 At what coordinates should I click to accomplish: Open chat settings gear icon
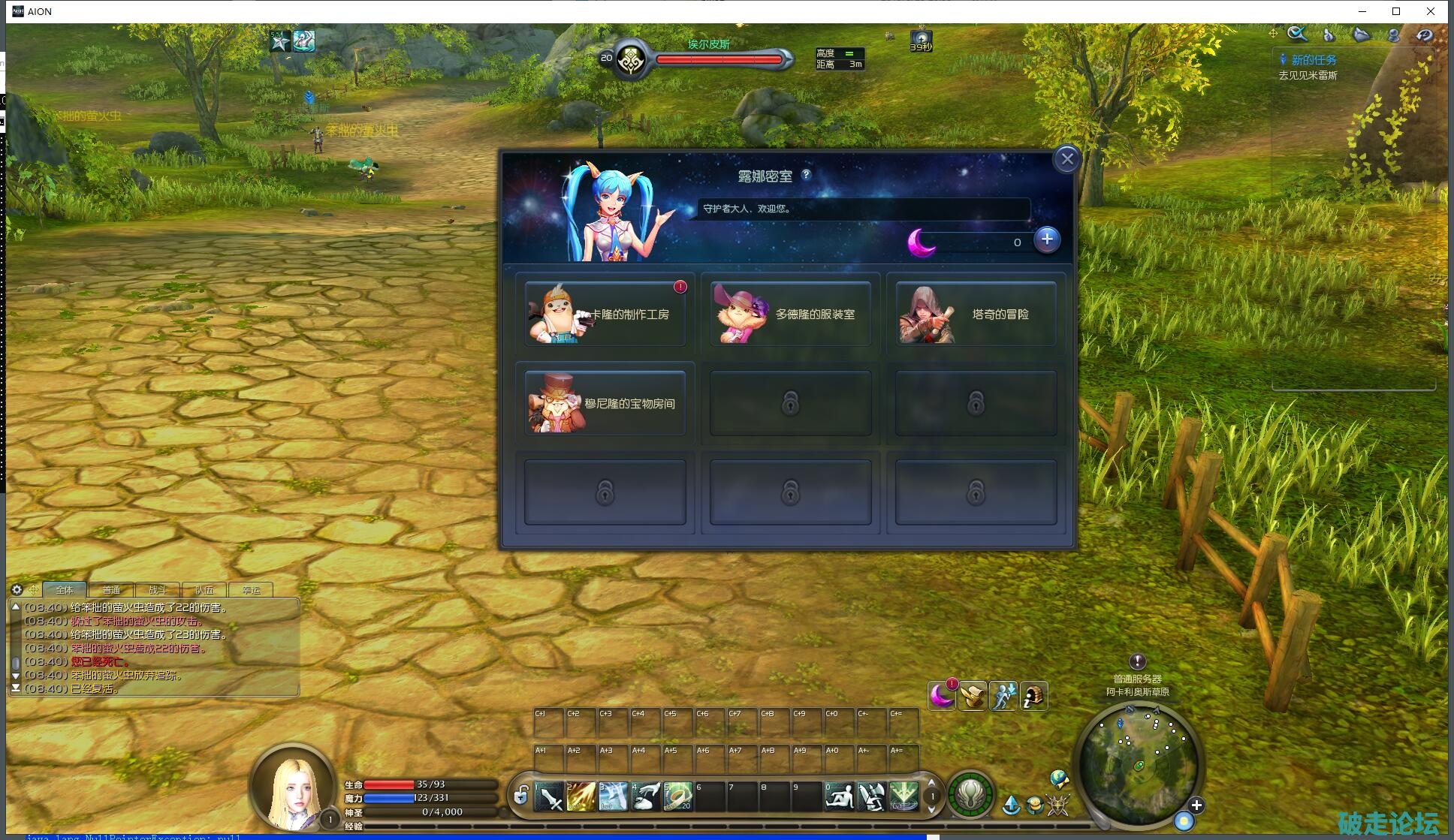(17, 589)
